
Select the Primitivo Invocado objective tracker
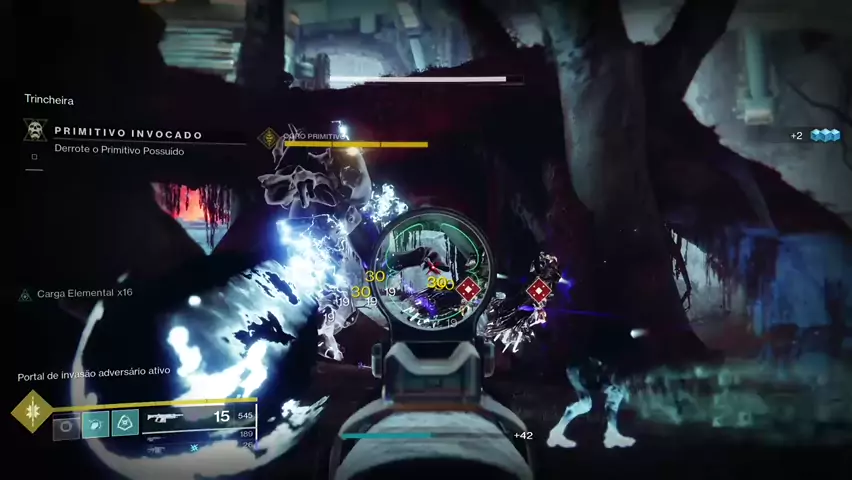(128, 134)
